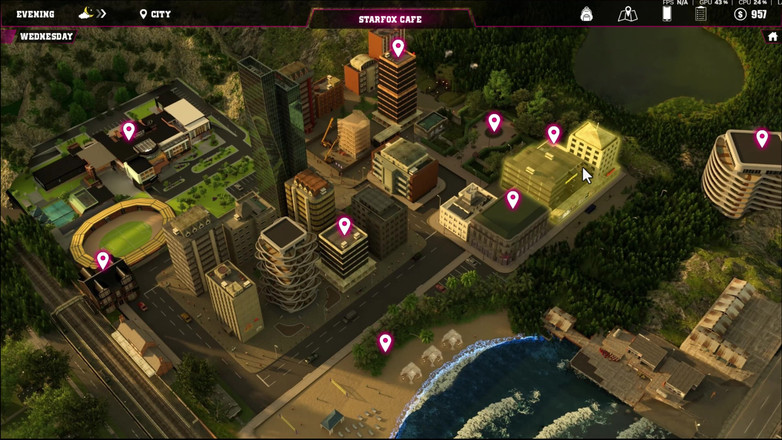Viewport: 782px width, 440px height.
Task: Open the backpack inventory
Action: click(x=587, y=14)
